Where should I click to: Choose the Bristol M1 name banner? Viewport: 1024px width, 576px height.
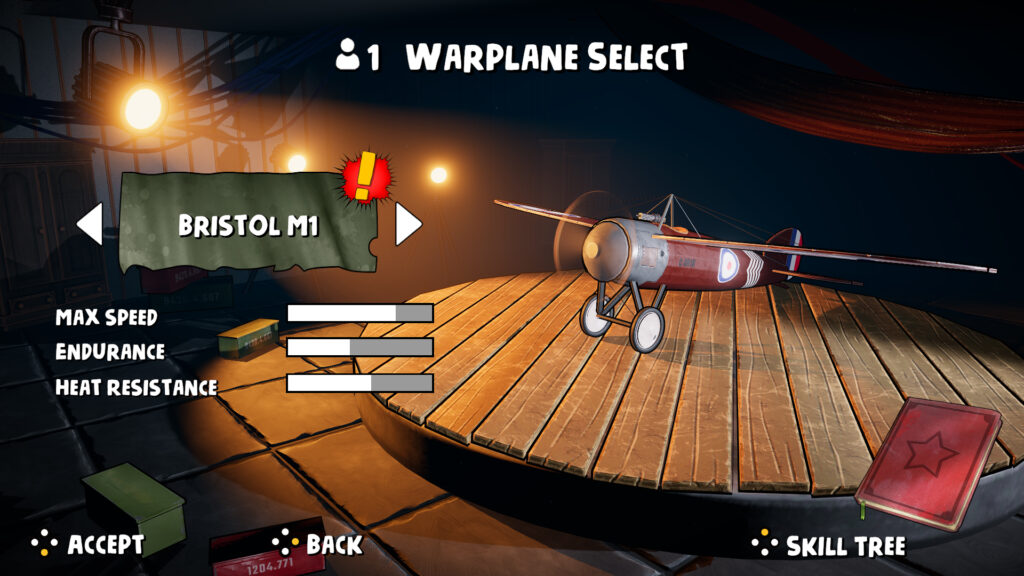(x=248, y=224)
